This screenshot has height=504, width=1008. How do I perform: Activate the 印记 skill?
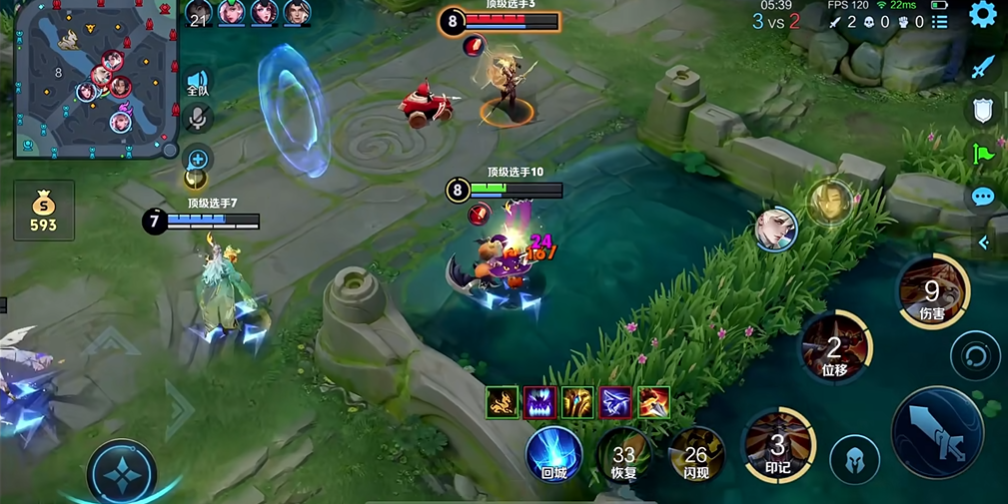tap(778, 444)
